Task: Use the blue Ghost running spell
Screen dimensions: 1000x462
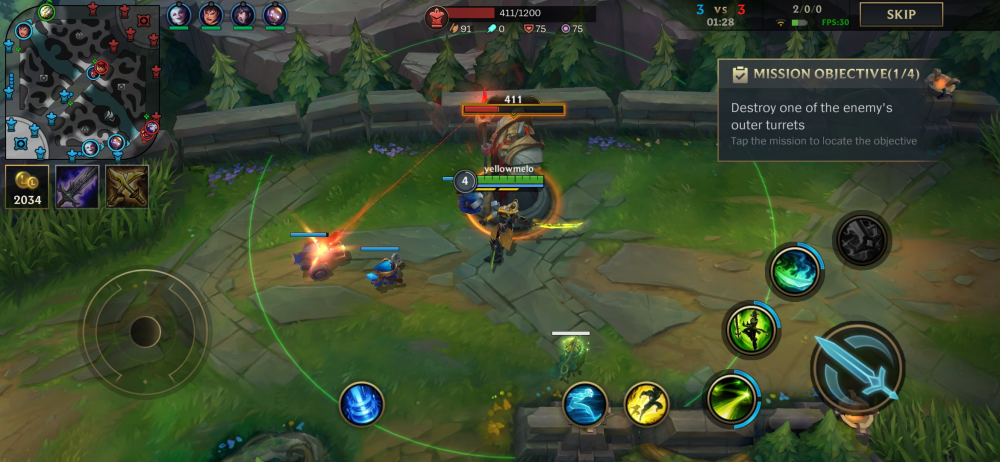Action: [585, 403]
